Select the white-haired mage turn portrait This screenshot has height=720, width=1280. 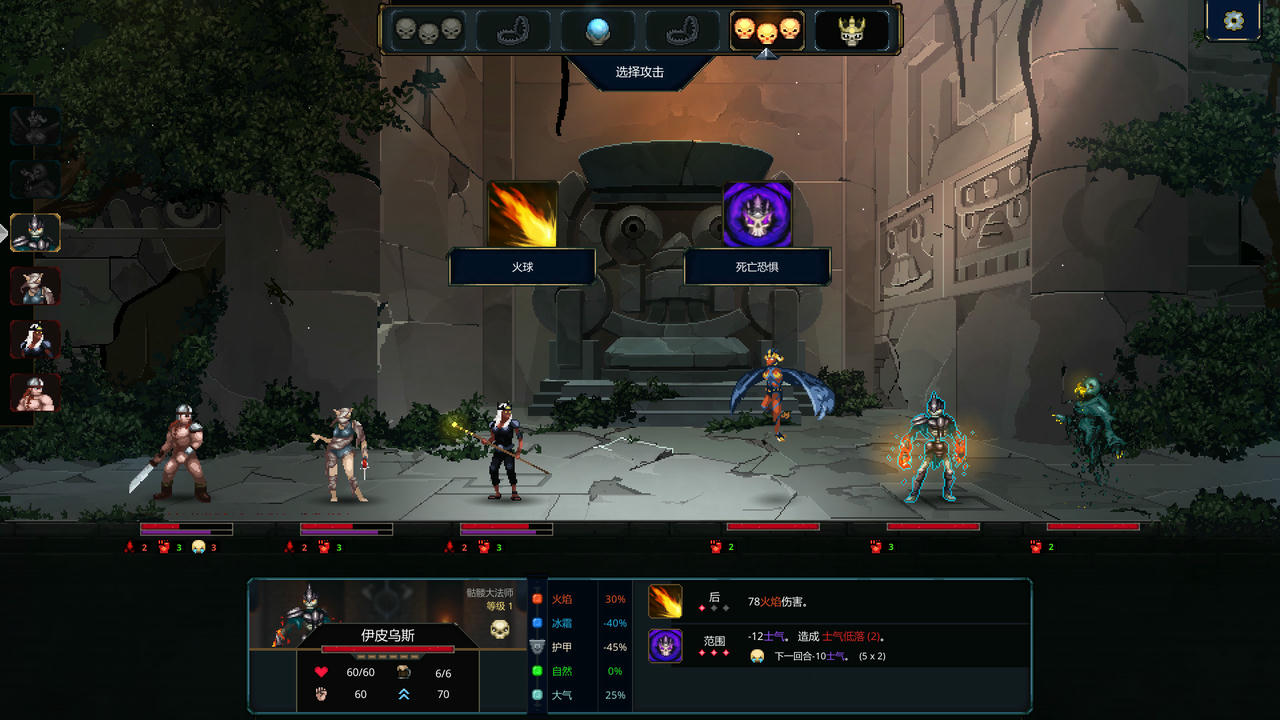pos(35,340)
